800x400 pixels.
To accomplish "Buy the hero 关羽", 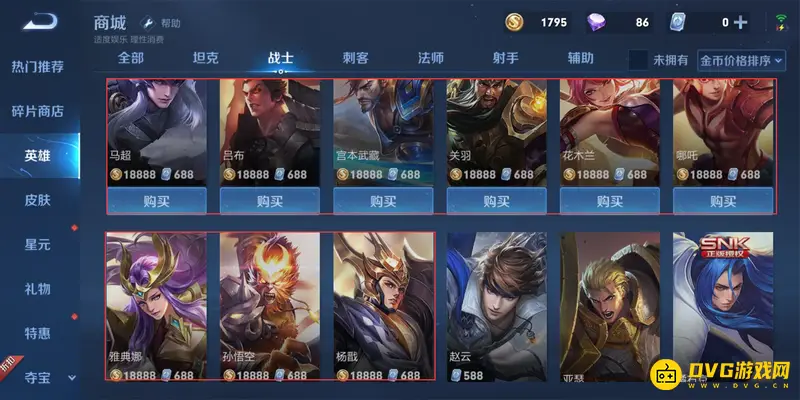I will pyautogui.click(x=496, y=200).
